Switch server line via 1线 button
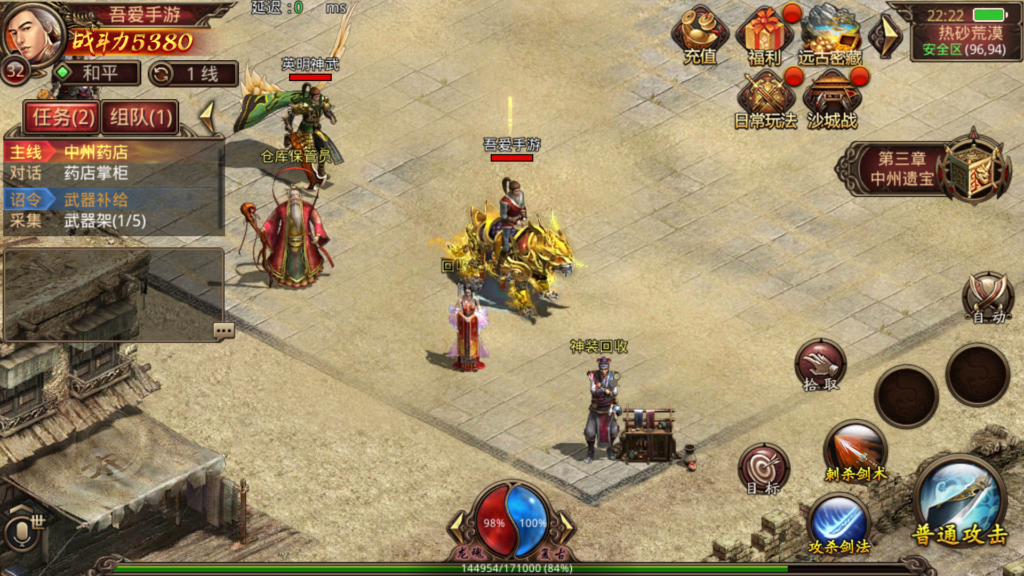This screenshot has width=1024, height=576. [193, 74]
